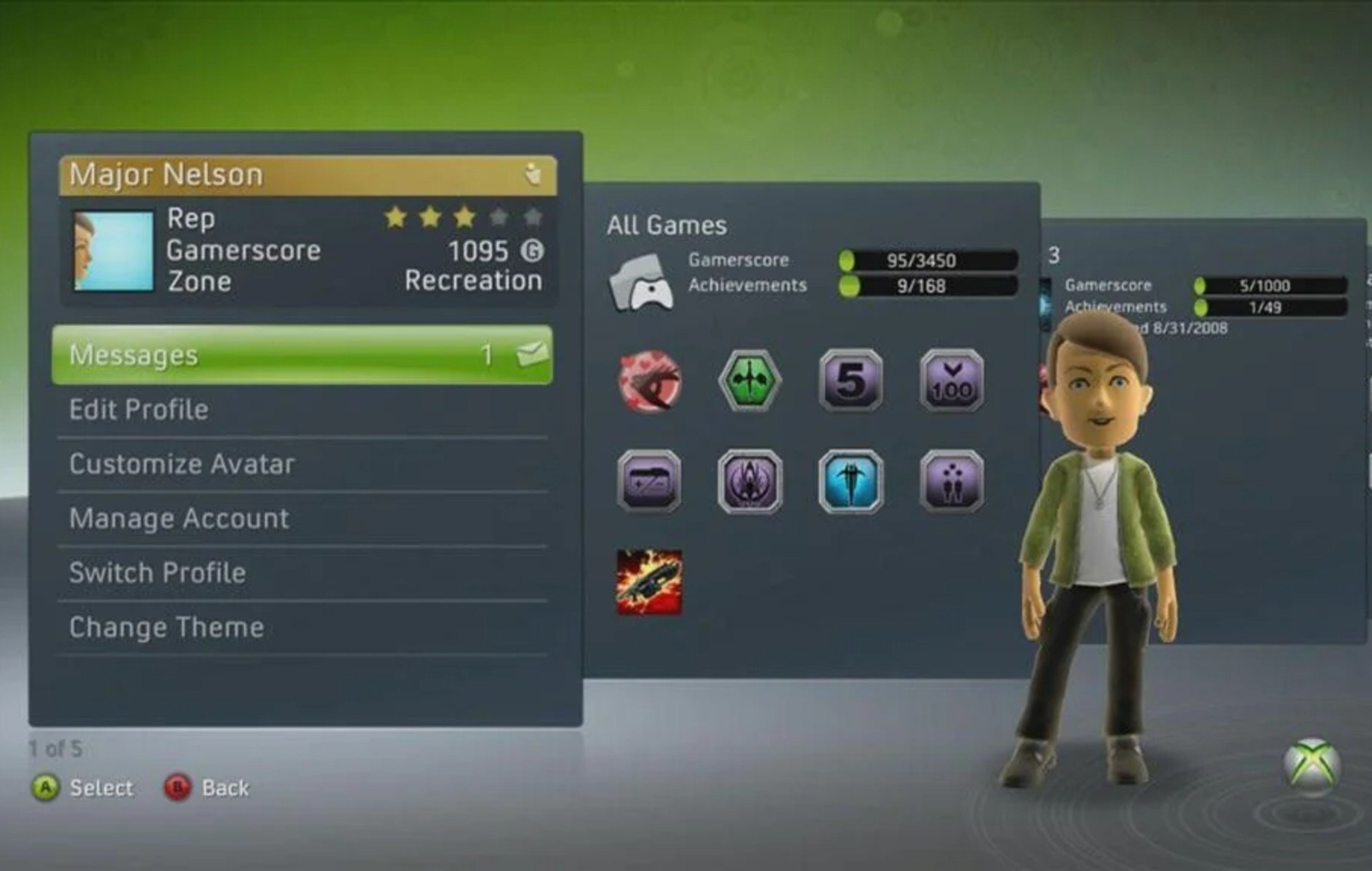Click the Xbox guide orb logo
This screenshot has width=1372, height=871.
1312,765
